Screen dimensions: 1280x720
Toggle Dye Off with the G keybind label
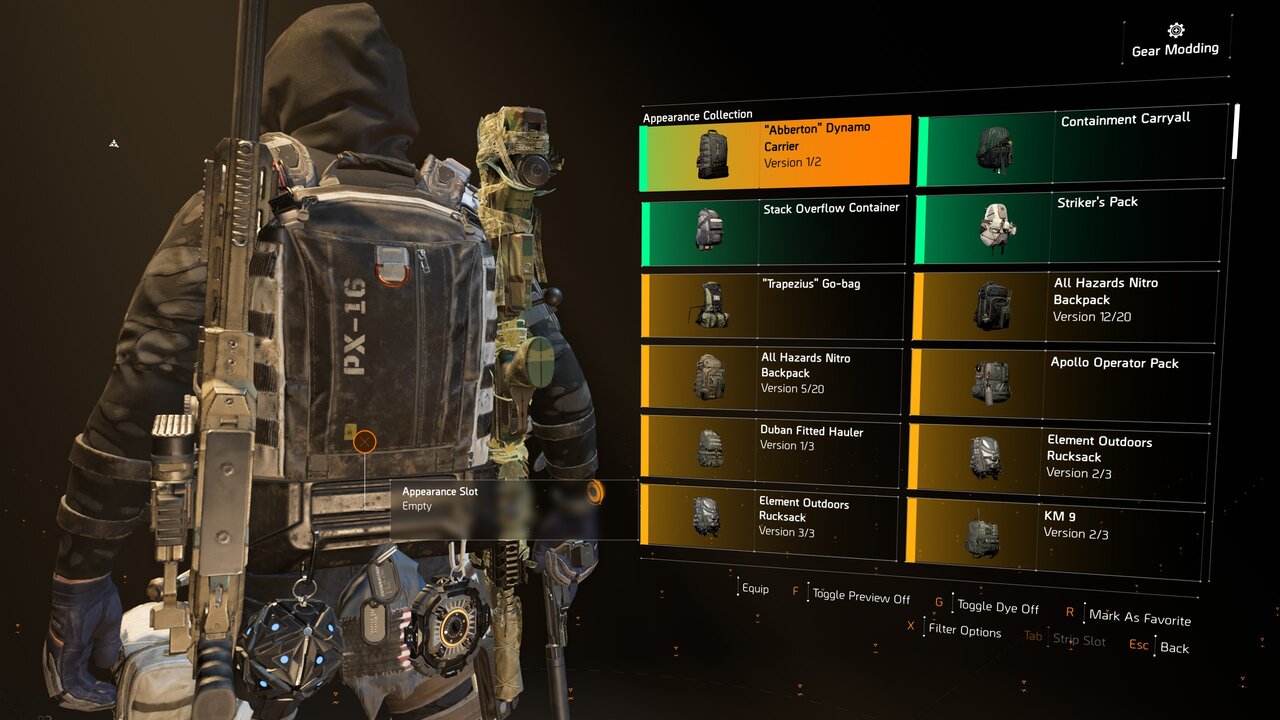point(997,607)
